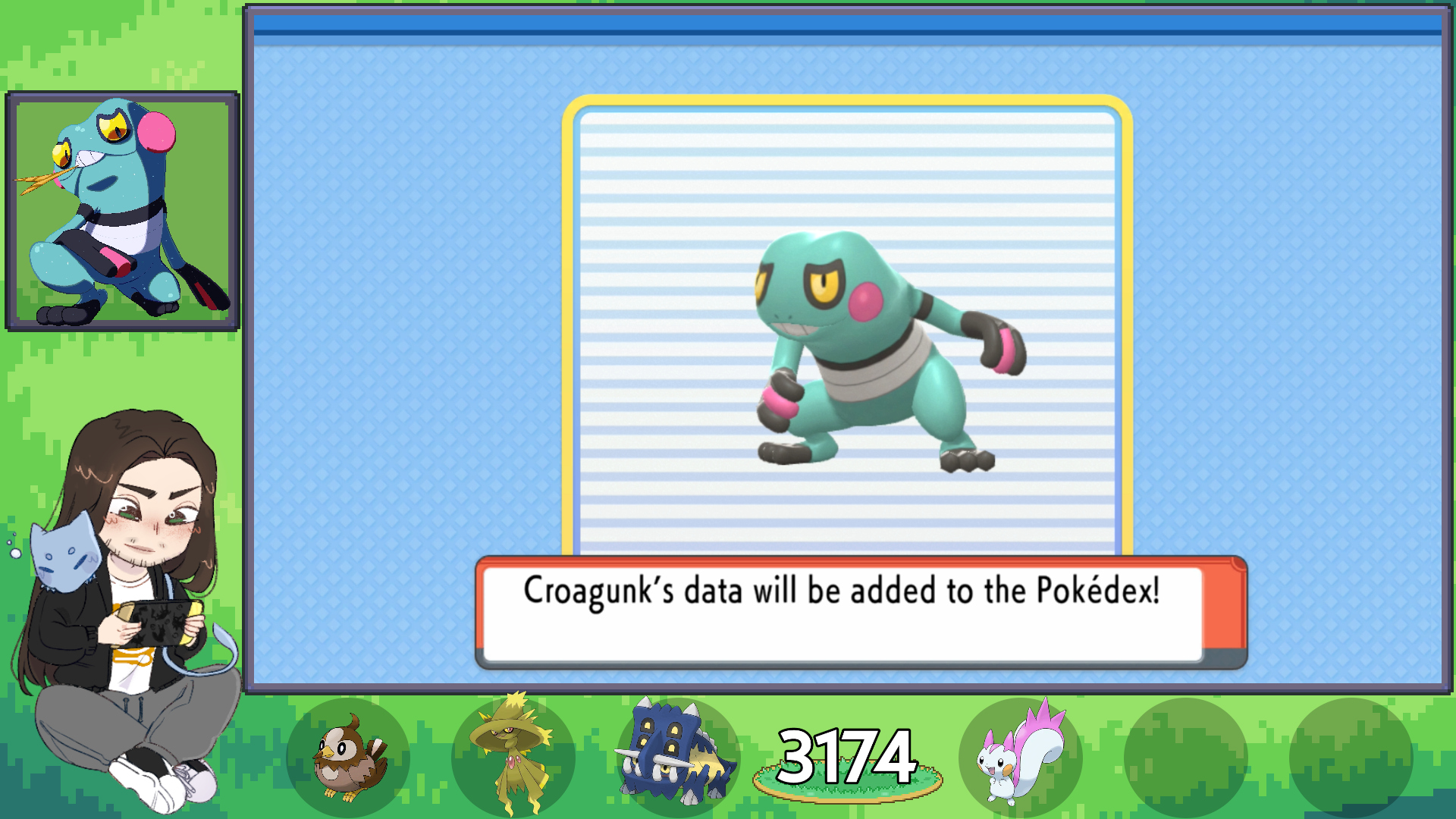Screen dimensions: 1456x819
Task: Click the Starly party icon
Action: (x=349, y=758)
